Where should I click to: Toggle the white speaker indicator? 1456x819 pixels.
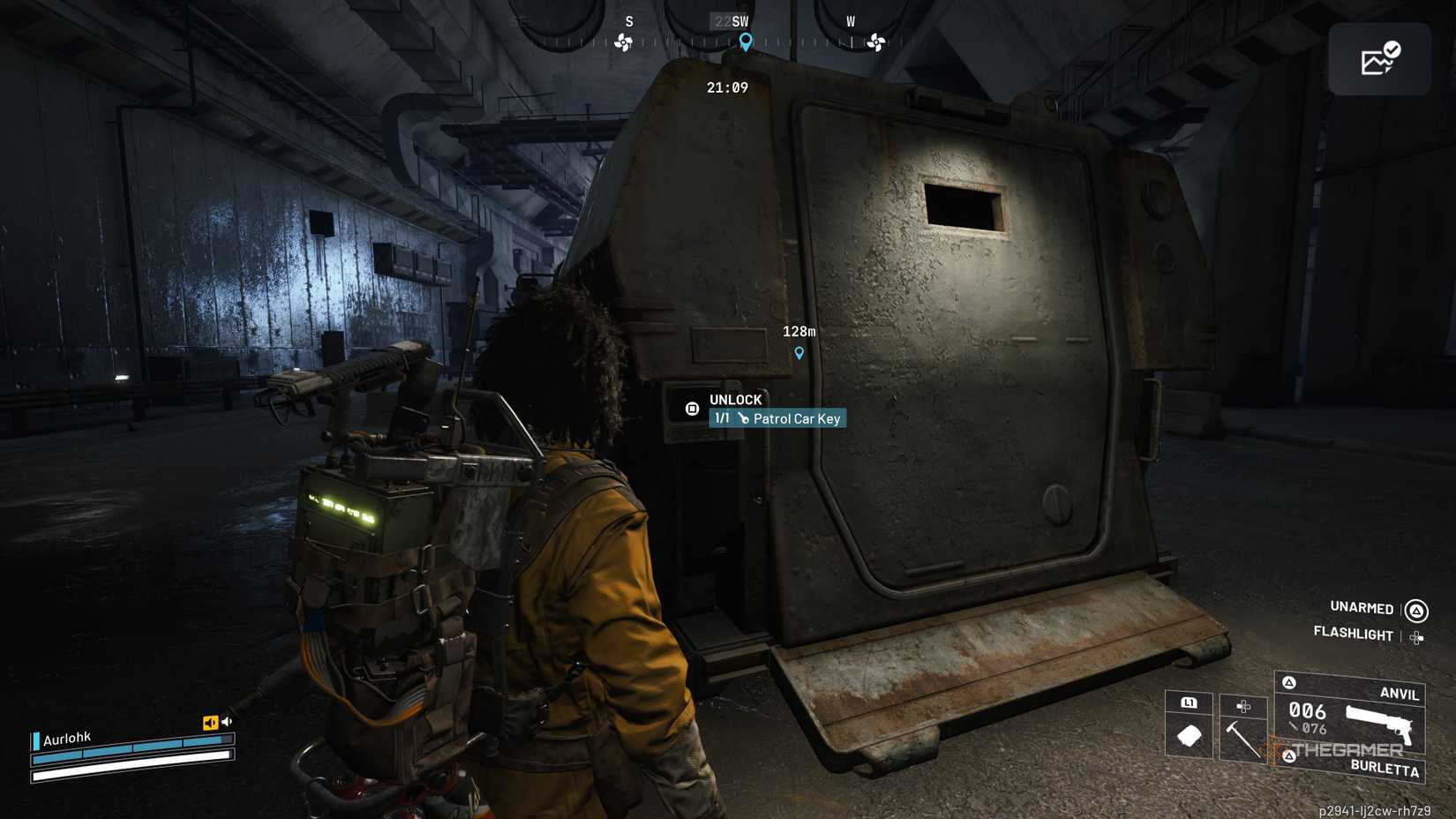tap(227, 720)
